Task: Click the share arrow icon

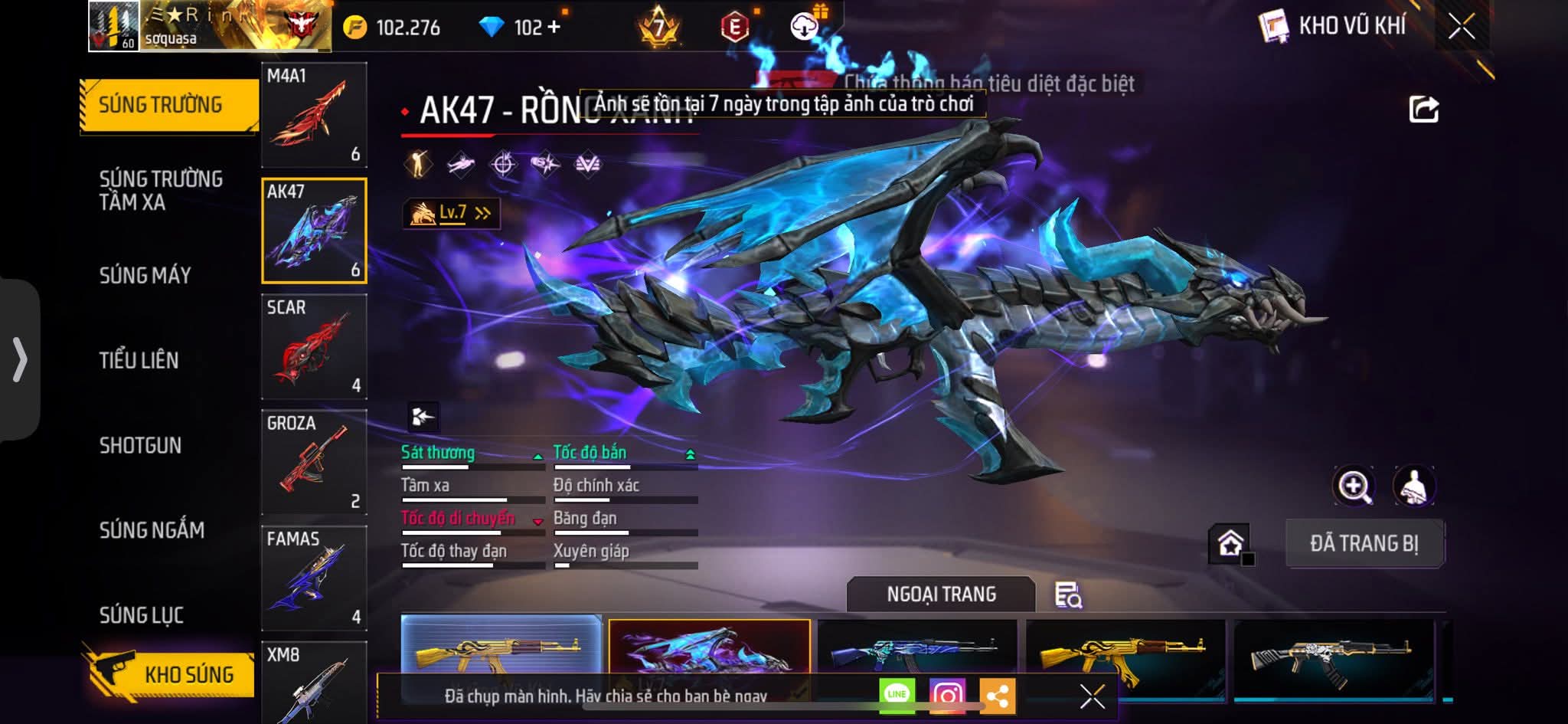Action: coord(1423,110)
